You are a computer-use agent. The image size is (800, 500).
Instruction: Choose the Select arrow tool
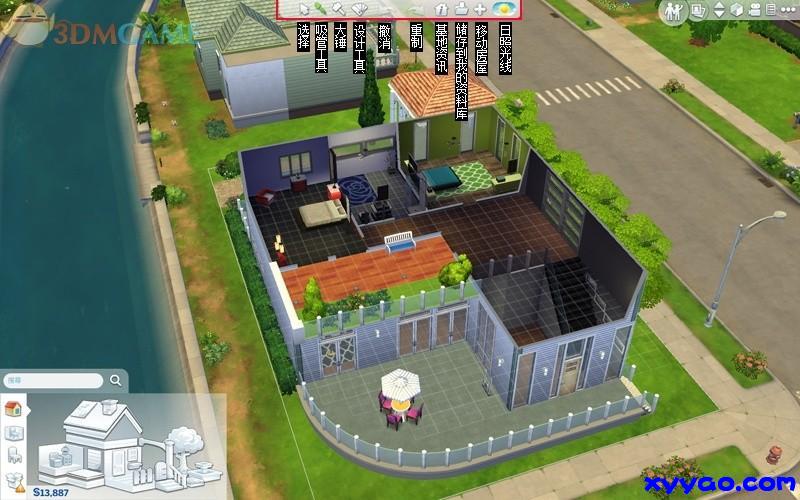(304, 9)
